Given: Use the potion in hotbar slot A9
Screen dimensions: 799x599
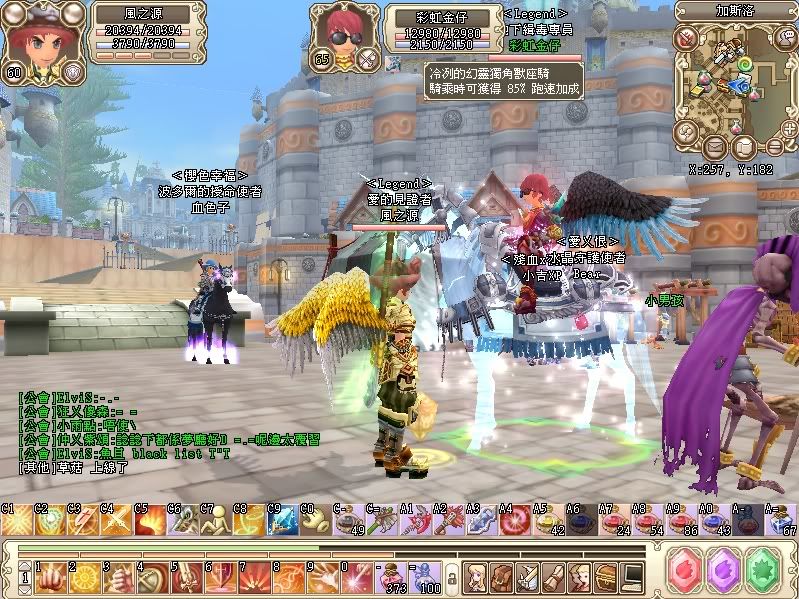Looking at the screenshot, I should (681, 521).
